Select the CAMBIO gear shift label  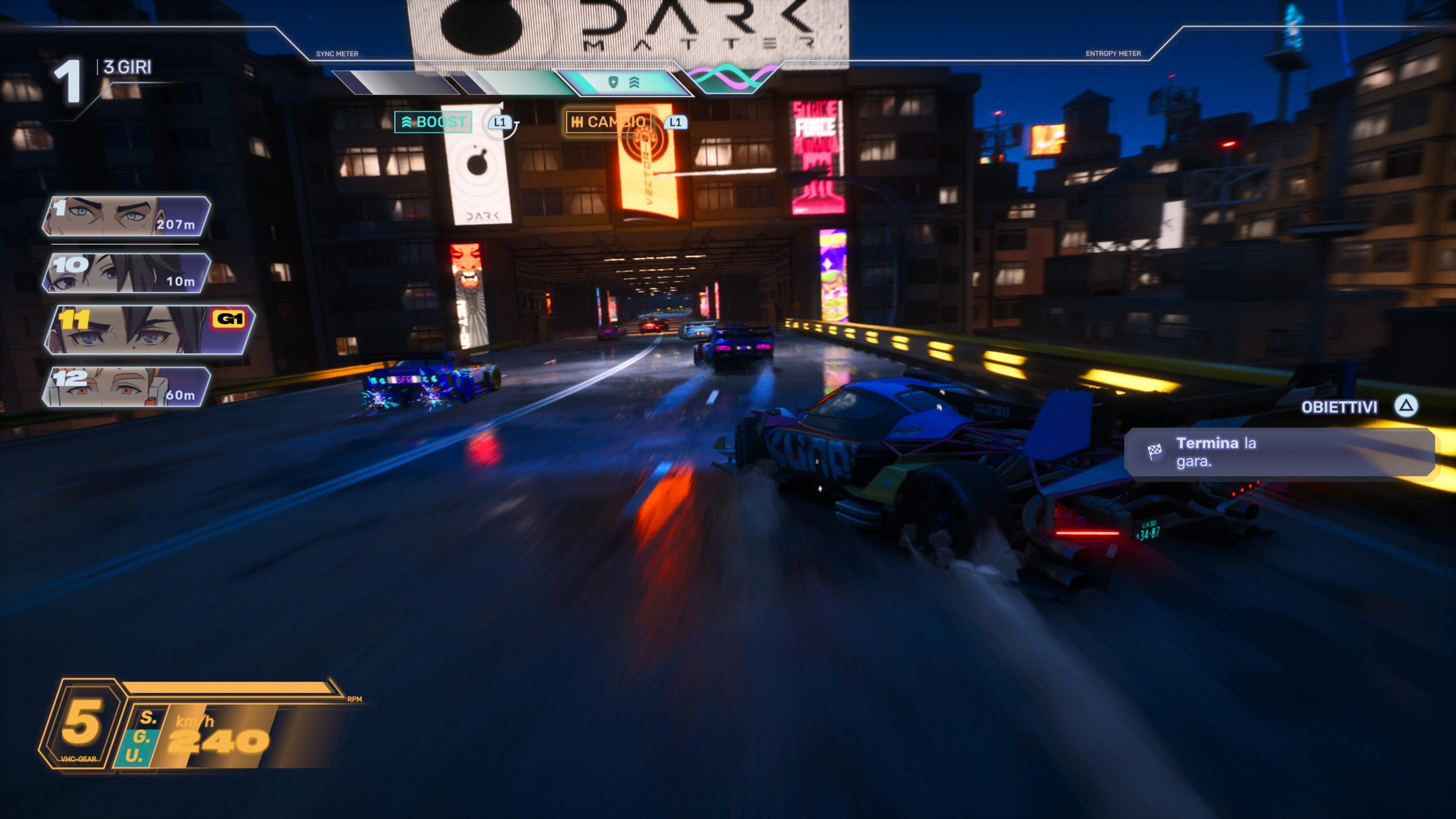(x=608, y=122)
